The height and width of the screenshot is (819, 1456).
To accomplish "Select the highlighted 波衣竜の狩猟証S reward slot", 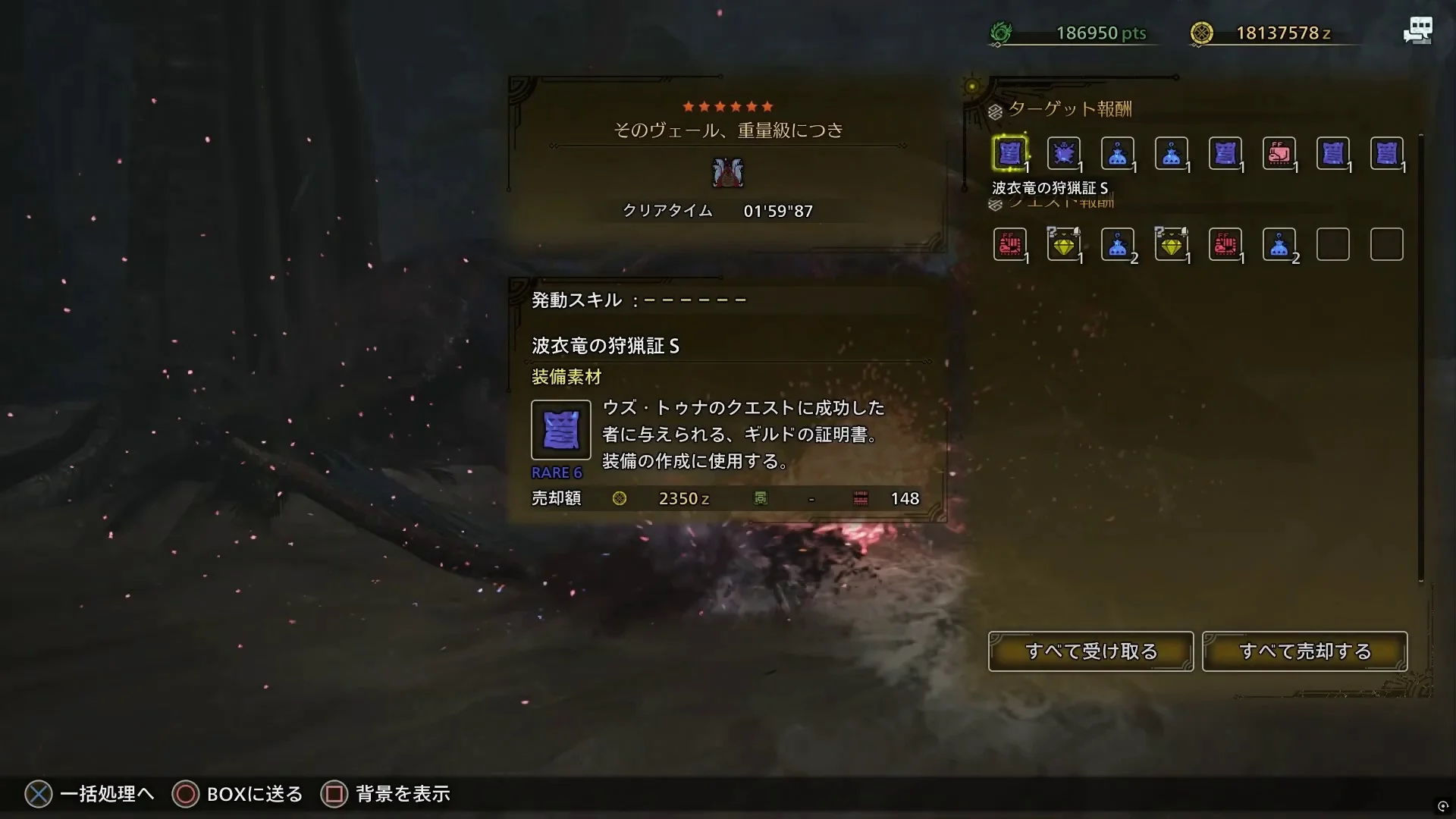I will click(1010, 153).
